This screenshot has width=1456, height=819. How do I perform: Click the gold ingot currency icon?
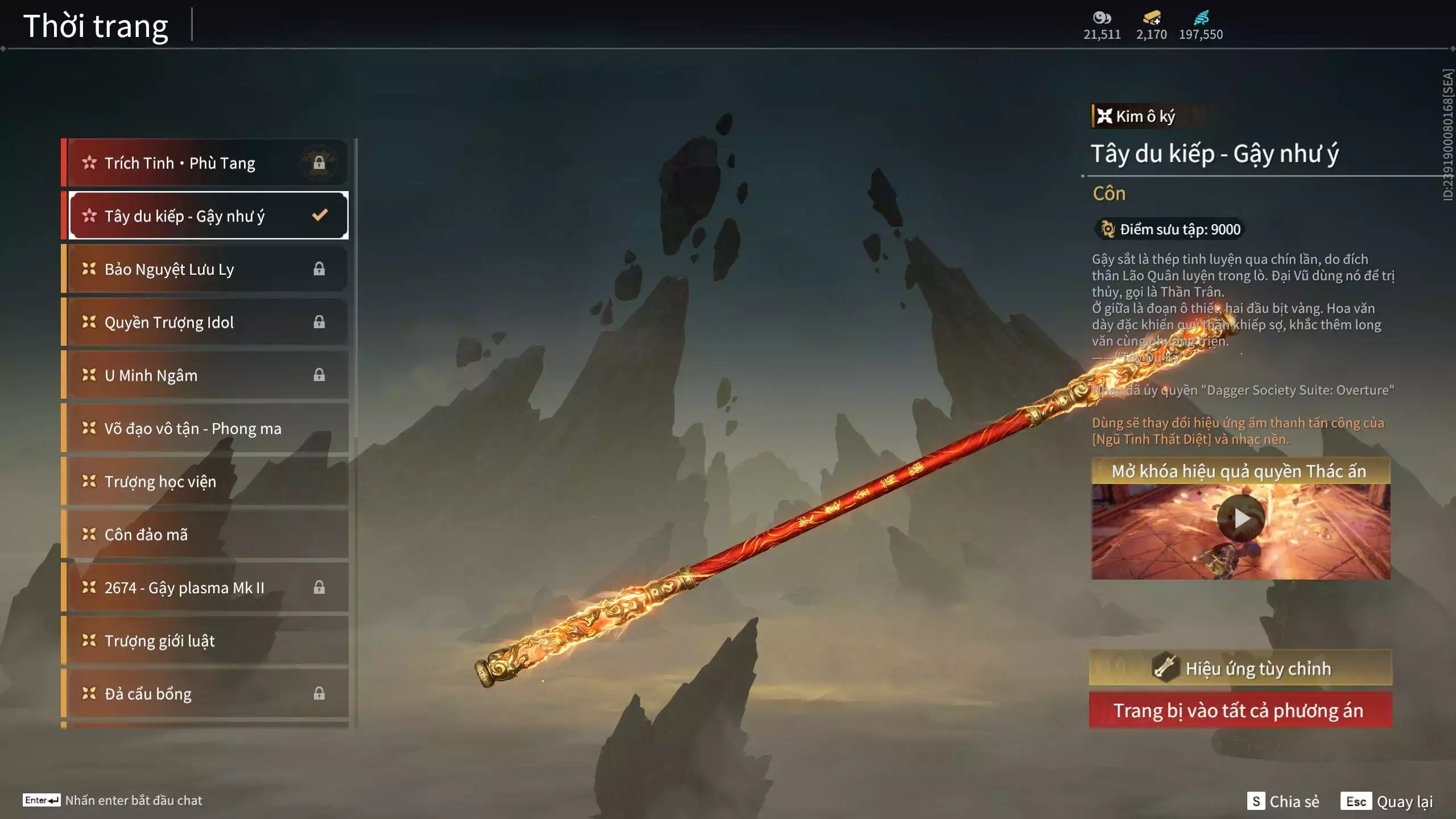tap(1152, 18)
